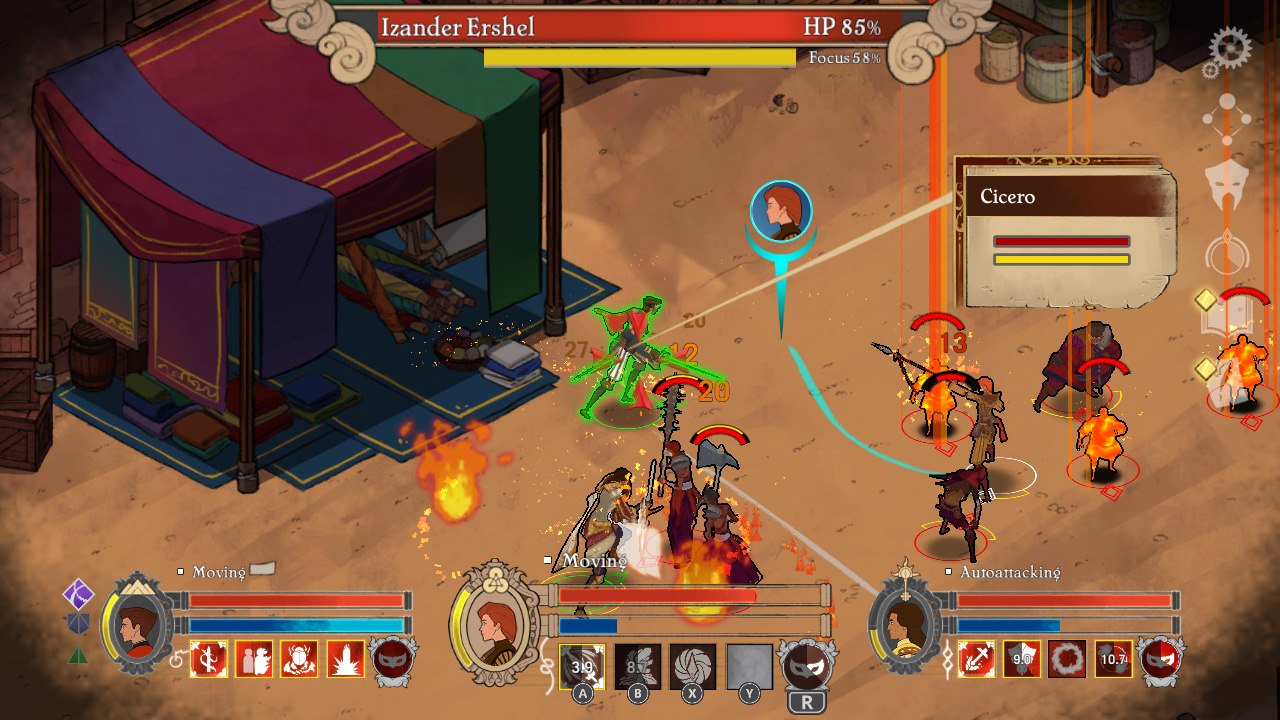Activate the scarab beetle ability
This screenshot has height=720, width=1280.
pyautogui.click(x=300, y=659)
